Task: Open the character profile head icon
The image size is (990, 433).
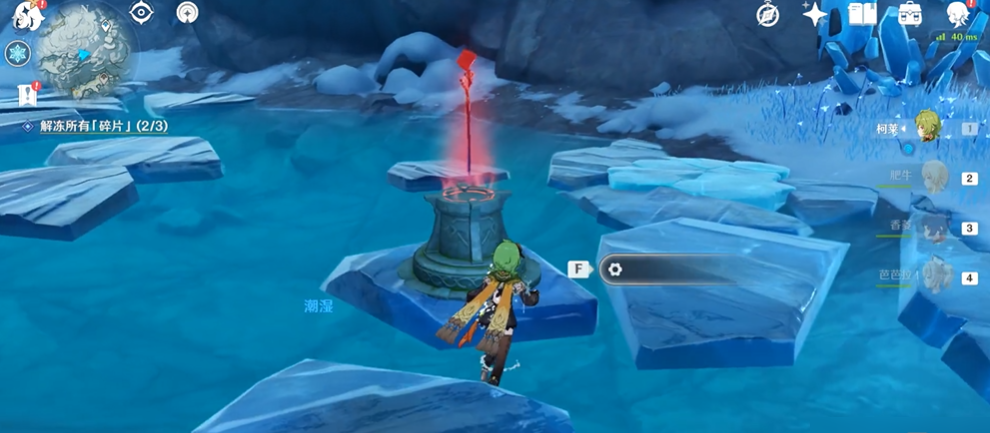Action: (958, 14)
